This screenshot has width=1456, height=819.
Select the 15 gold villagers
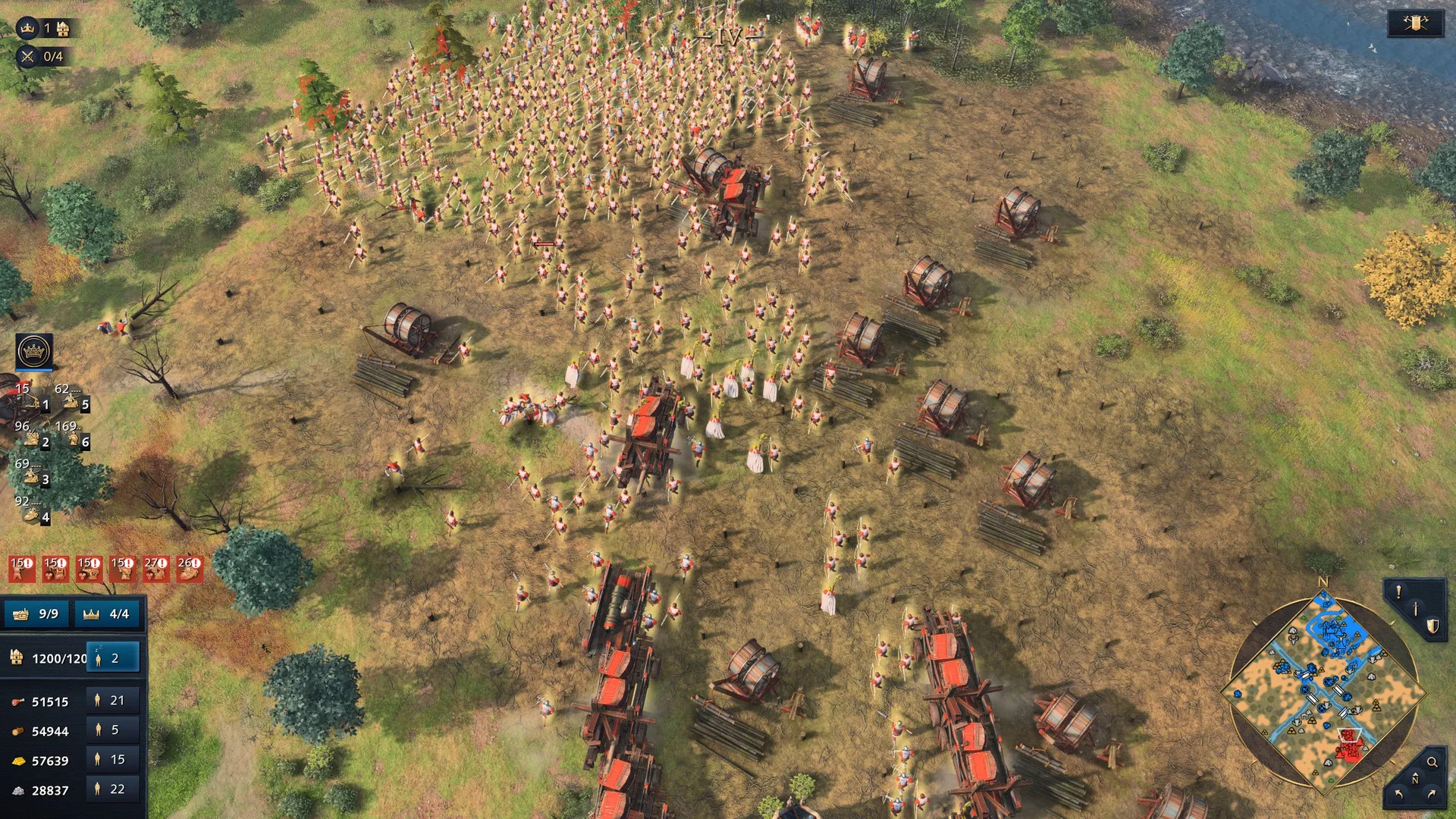coord(113,760)
